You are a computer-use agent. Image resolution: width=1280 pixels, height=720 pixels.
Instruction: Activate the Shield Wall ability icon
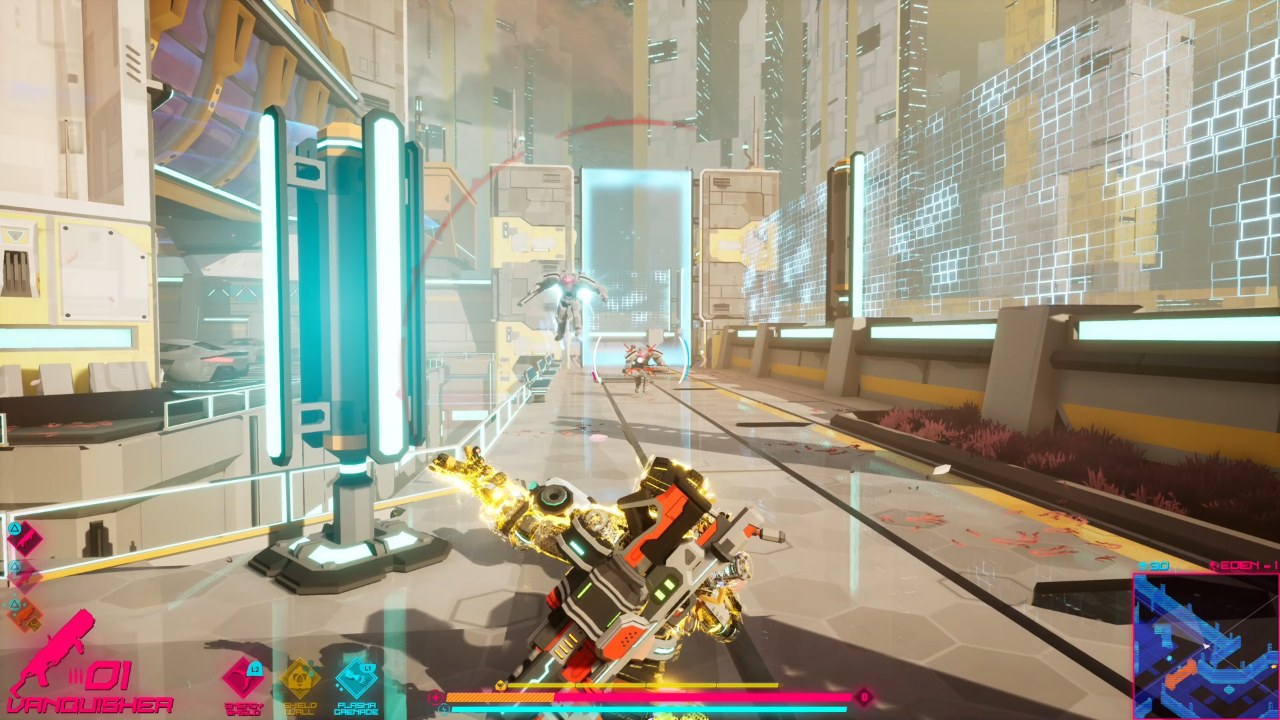pyautogui.click(x=302, y=679)
